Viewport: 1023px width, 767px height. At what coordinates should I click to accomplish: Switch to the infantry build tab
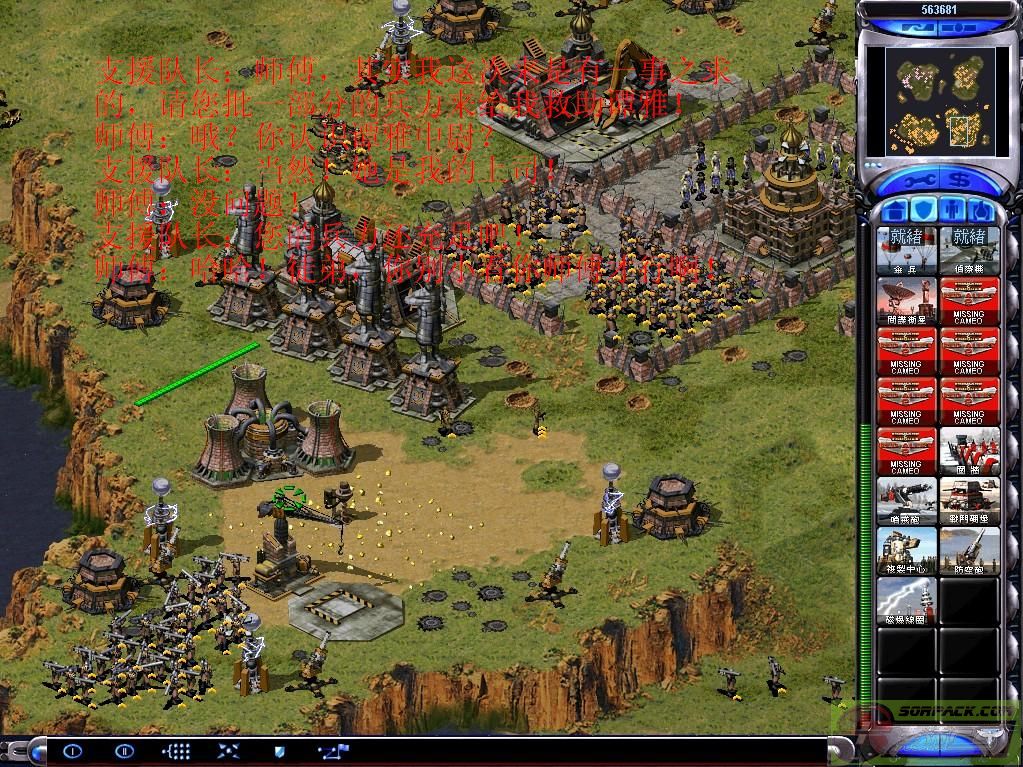coord(953,211)
